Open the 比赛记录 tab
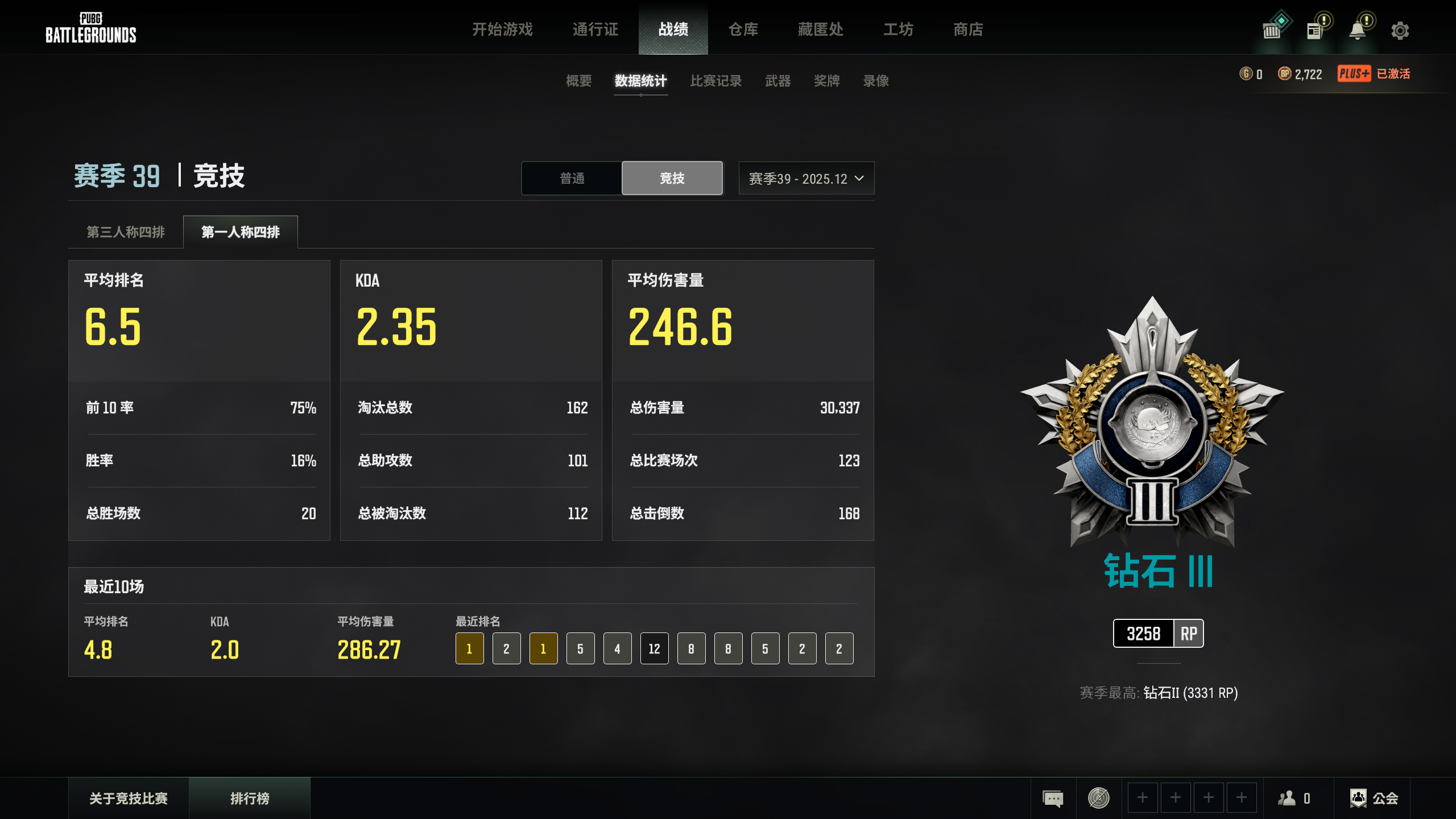Image resolution: width=1456 pixels, height=819 pixels. (x=715, y=81)
